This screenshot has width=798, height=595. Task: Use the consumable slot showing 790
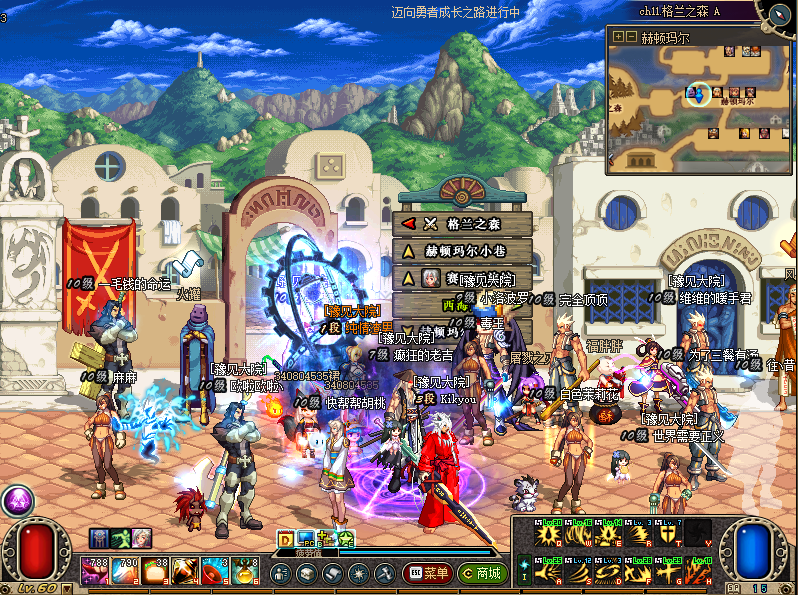(125, 571)
